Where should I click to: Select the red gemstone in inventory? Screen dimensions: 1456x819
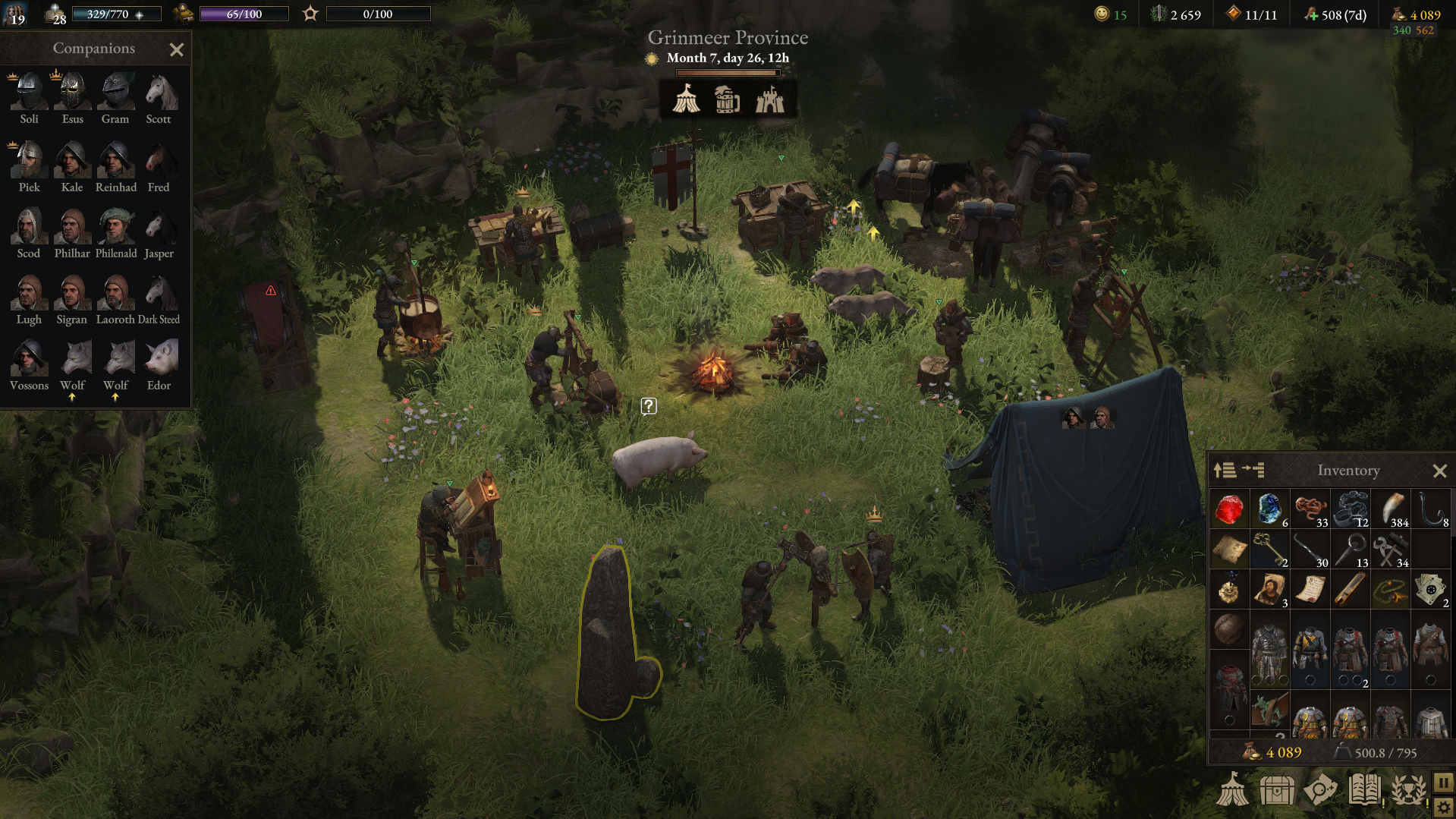(1228, 509)
